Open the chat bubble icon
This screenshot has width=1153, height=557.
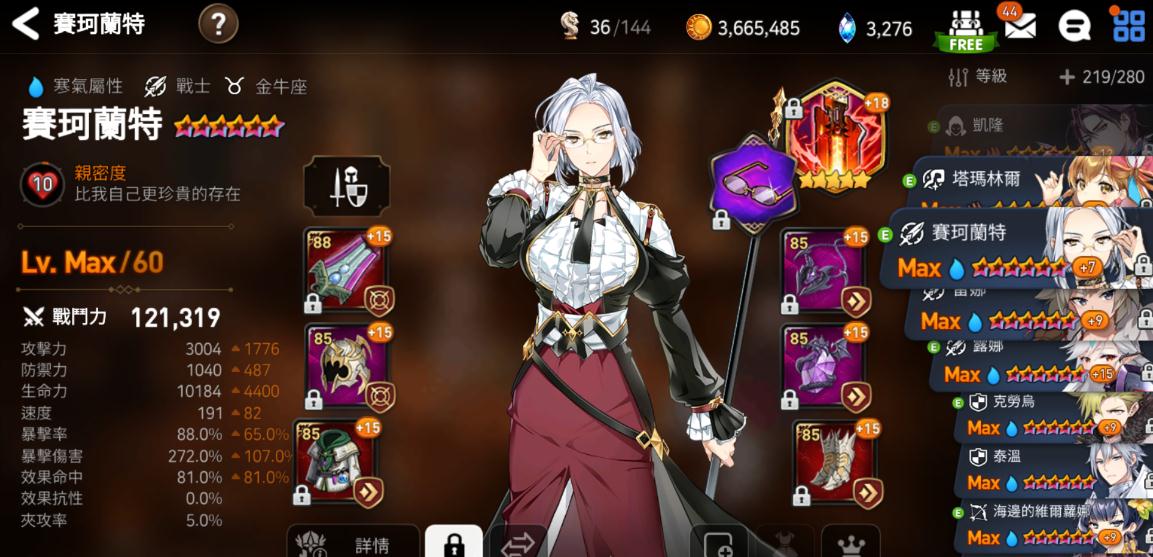click(1074, 26)
